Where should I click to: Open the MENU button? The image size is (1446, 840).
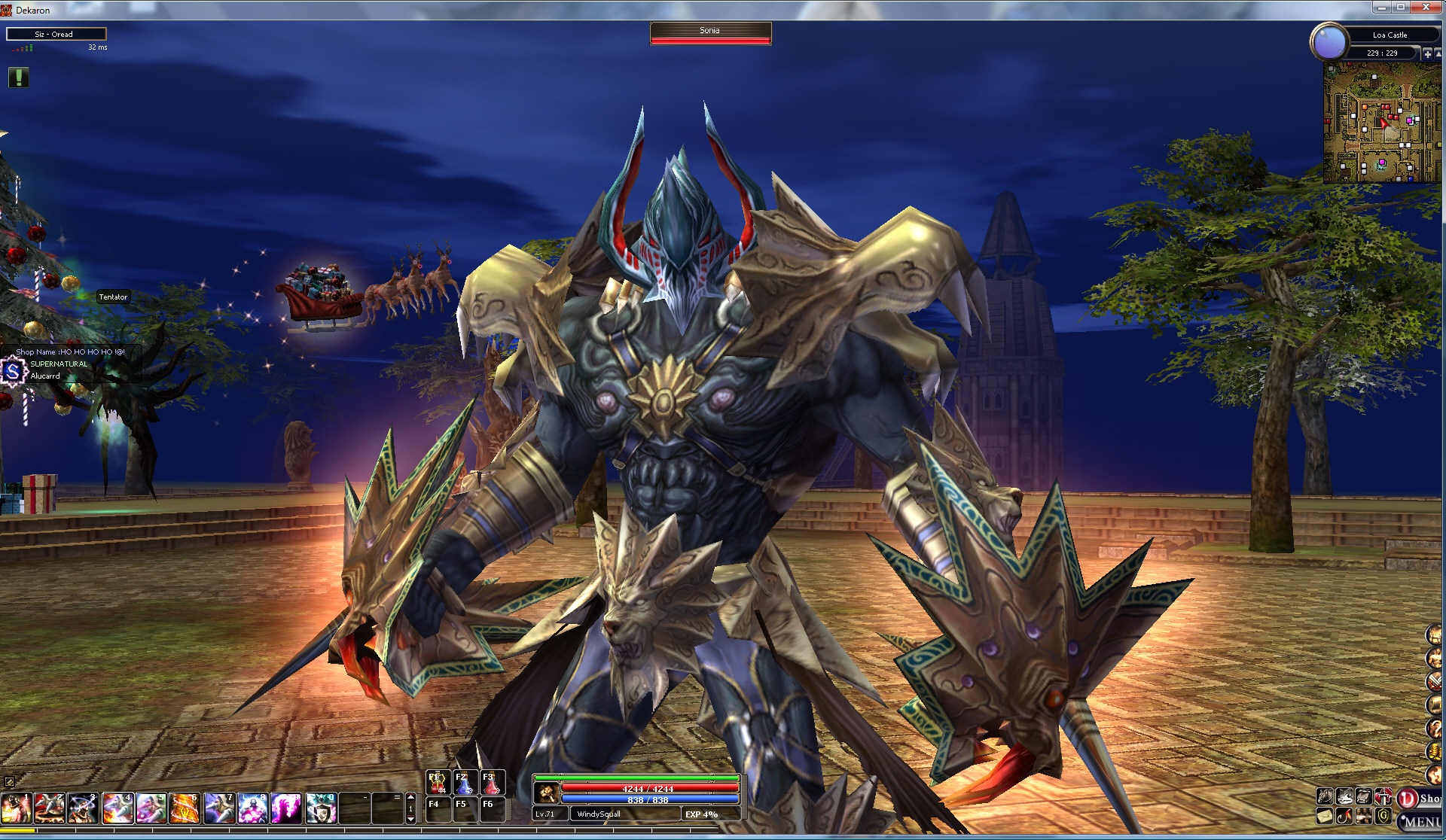click(x=1422, y=821)
